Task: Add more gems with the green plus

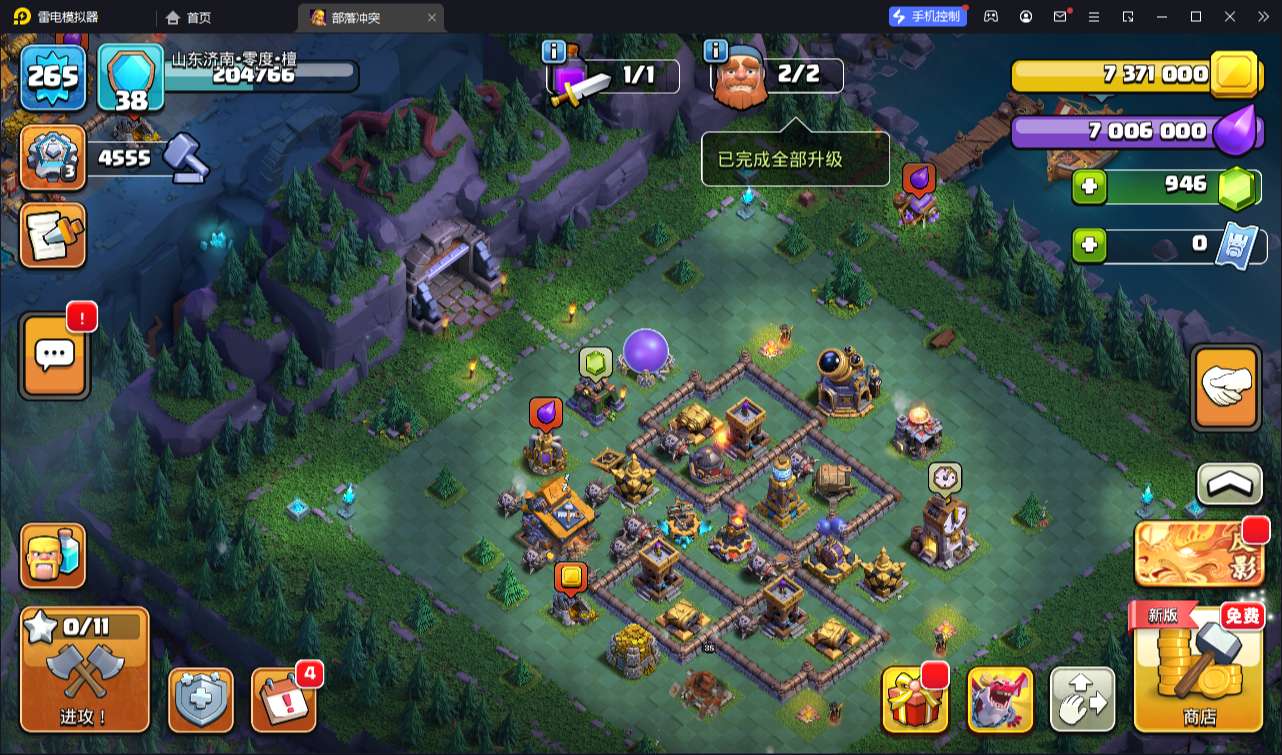Action: [x=1090, y=186]
